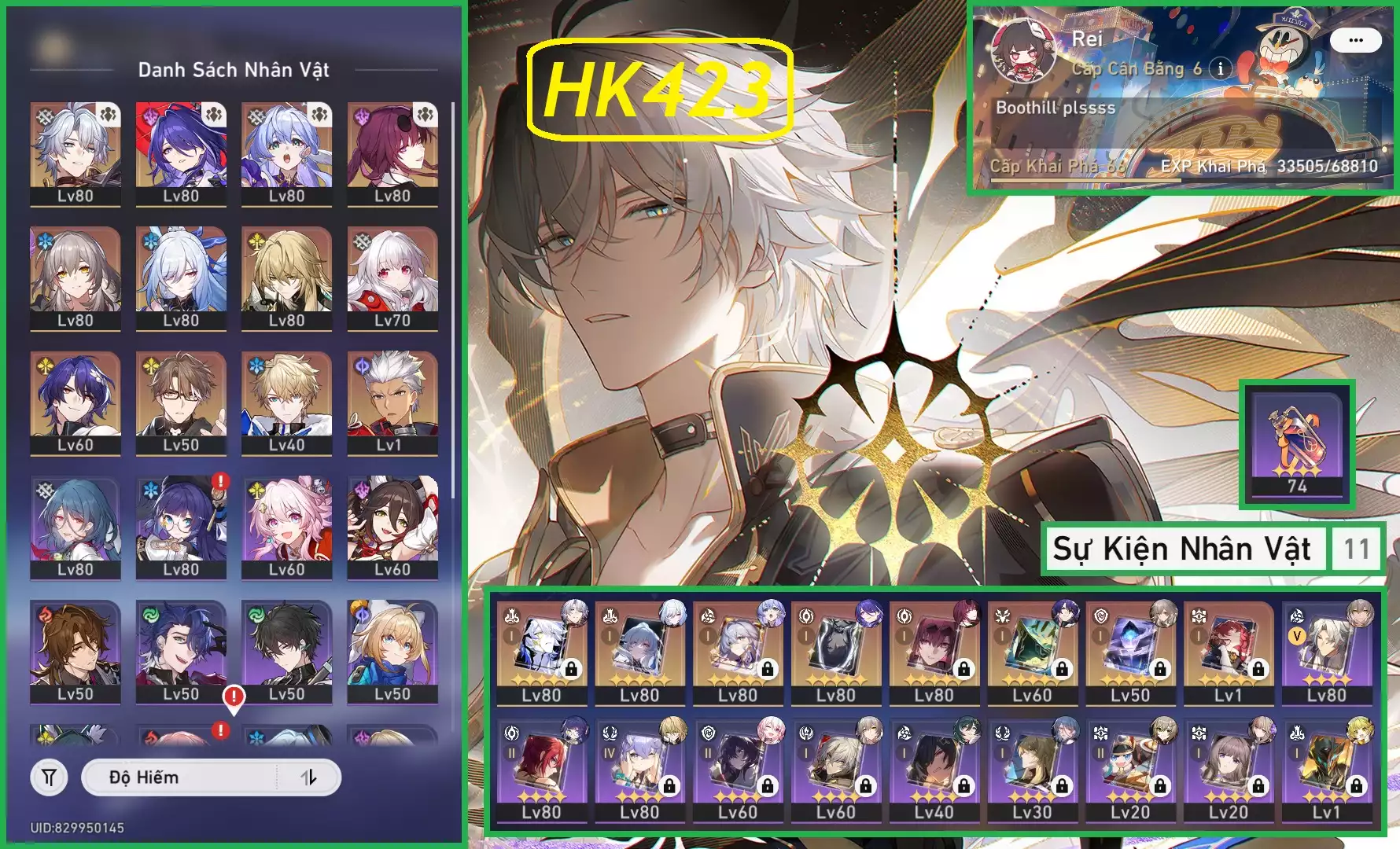Select the Lv1 five-star red-haired light cone

1228,652
